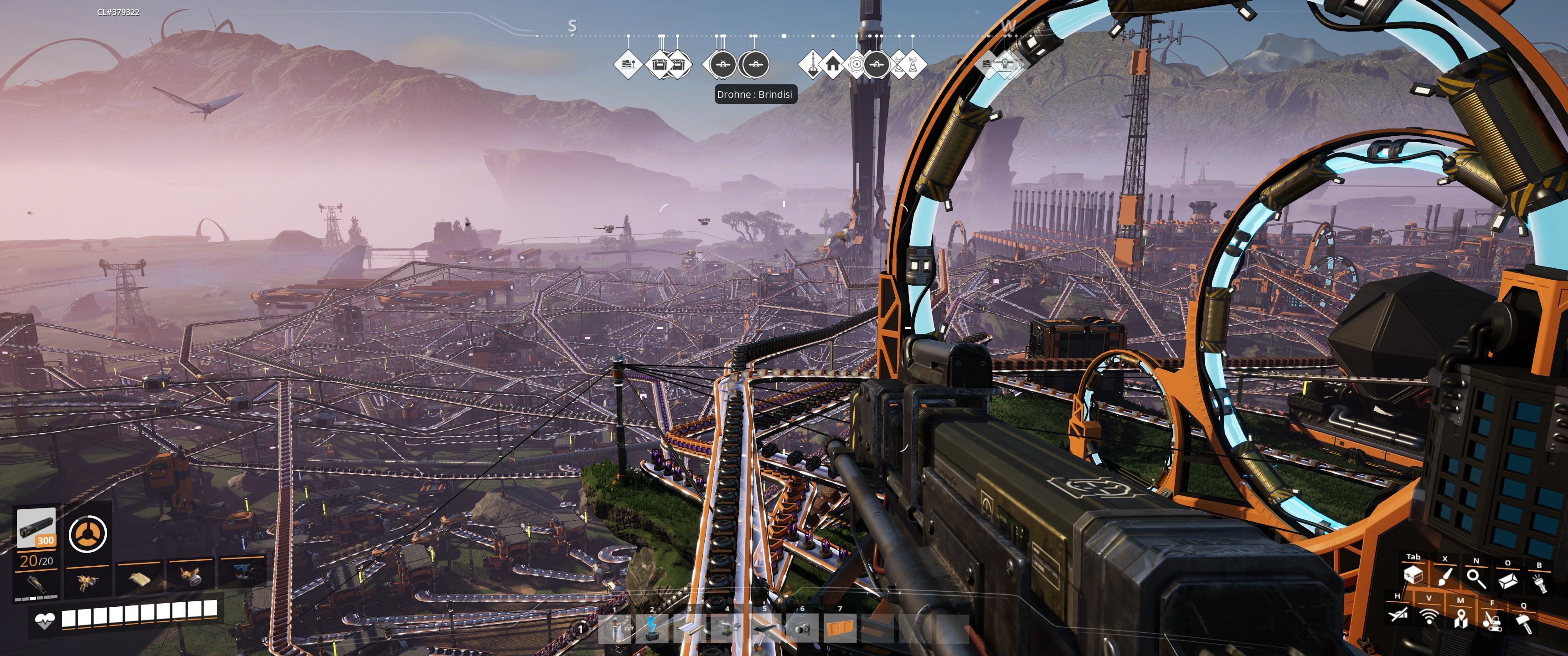The width and height of the screenshot is (1568, 656).
Task: Activate the paintbrush customizer tool
Action: click(1444, 578)
